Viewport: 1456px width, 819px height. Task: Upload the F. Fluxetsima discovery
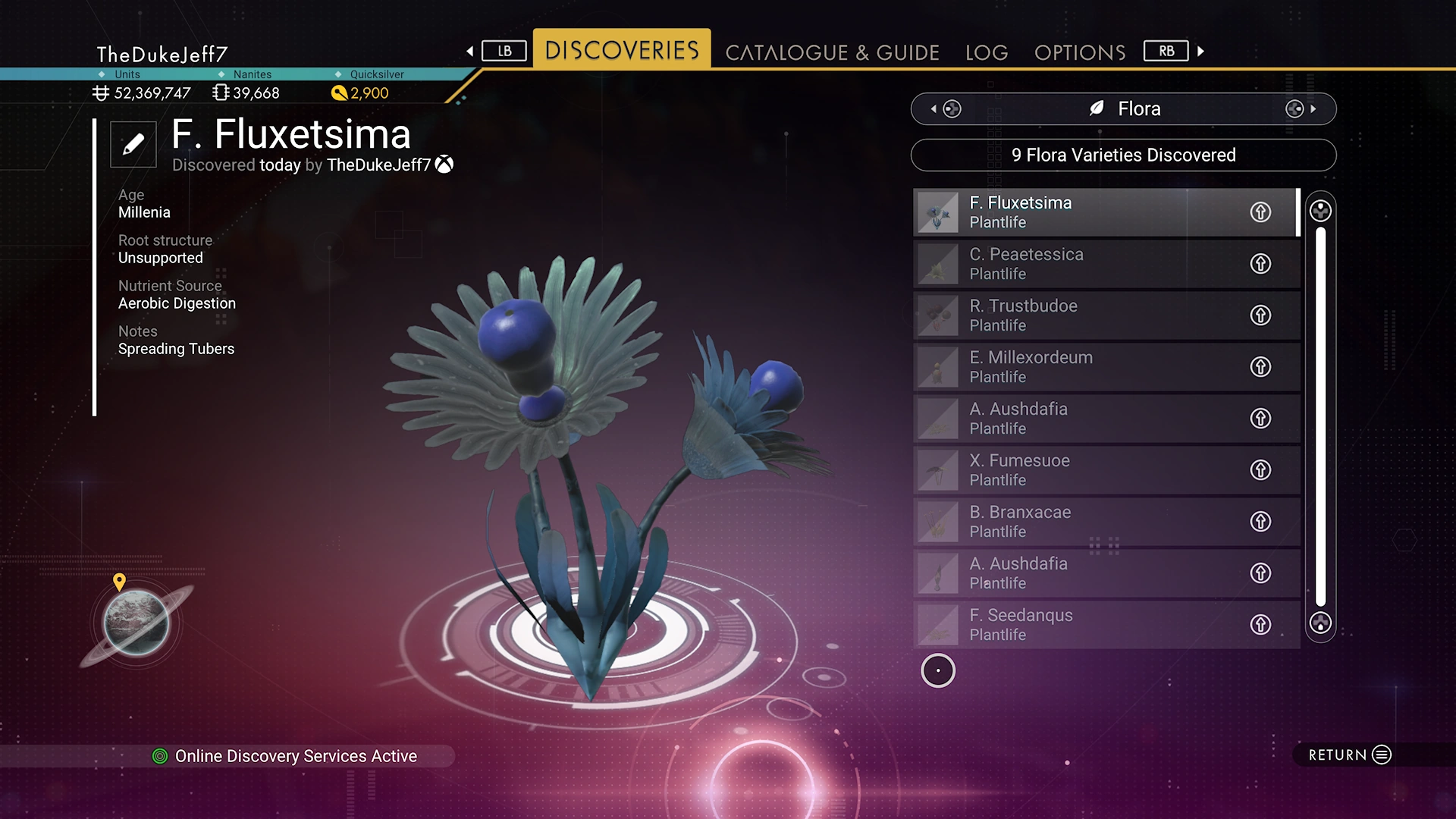[x=1260, y=212]
